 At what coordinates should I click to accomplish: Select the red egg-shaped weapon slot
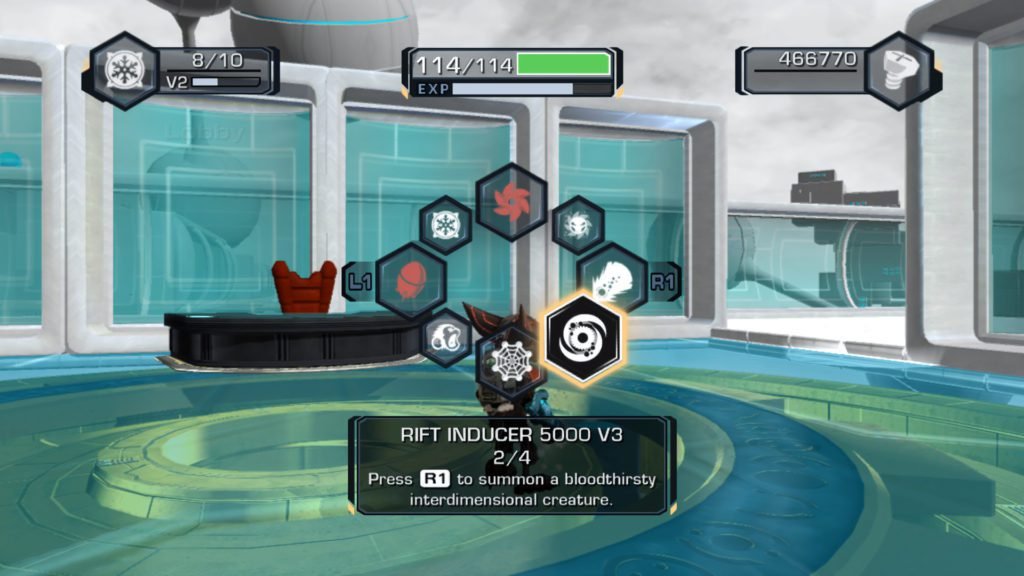(410, 281)
